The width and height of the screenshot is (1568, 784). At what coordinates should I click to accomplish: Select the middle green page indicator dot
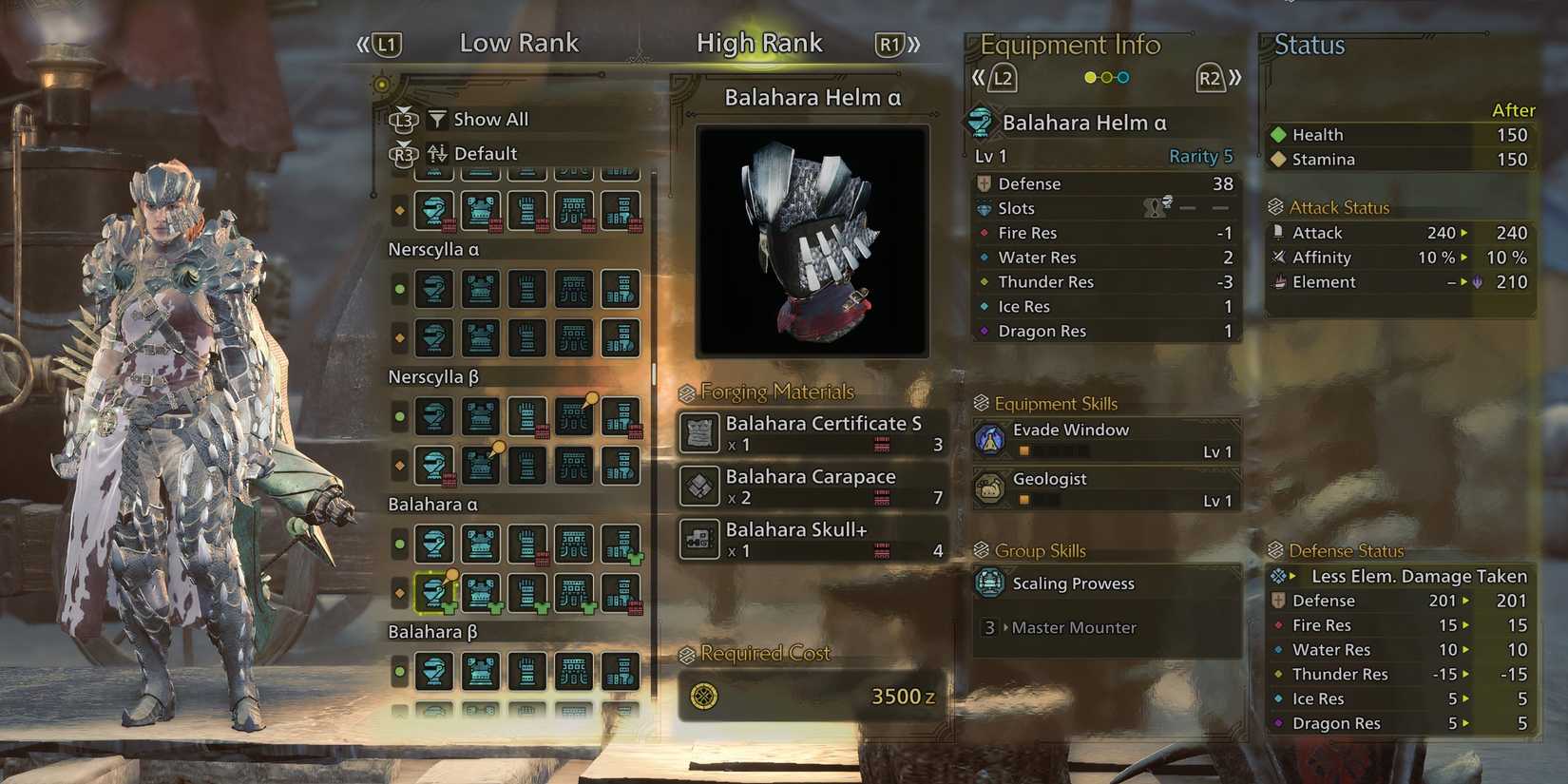point(1106,78)
